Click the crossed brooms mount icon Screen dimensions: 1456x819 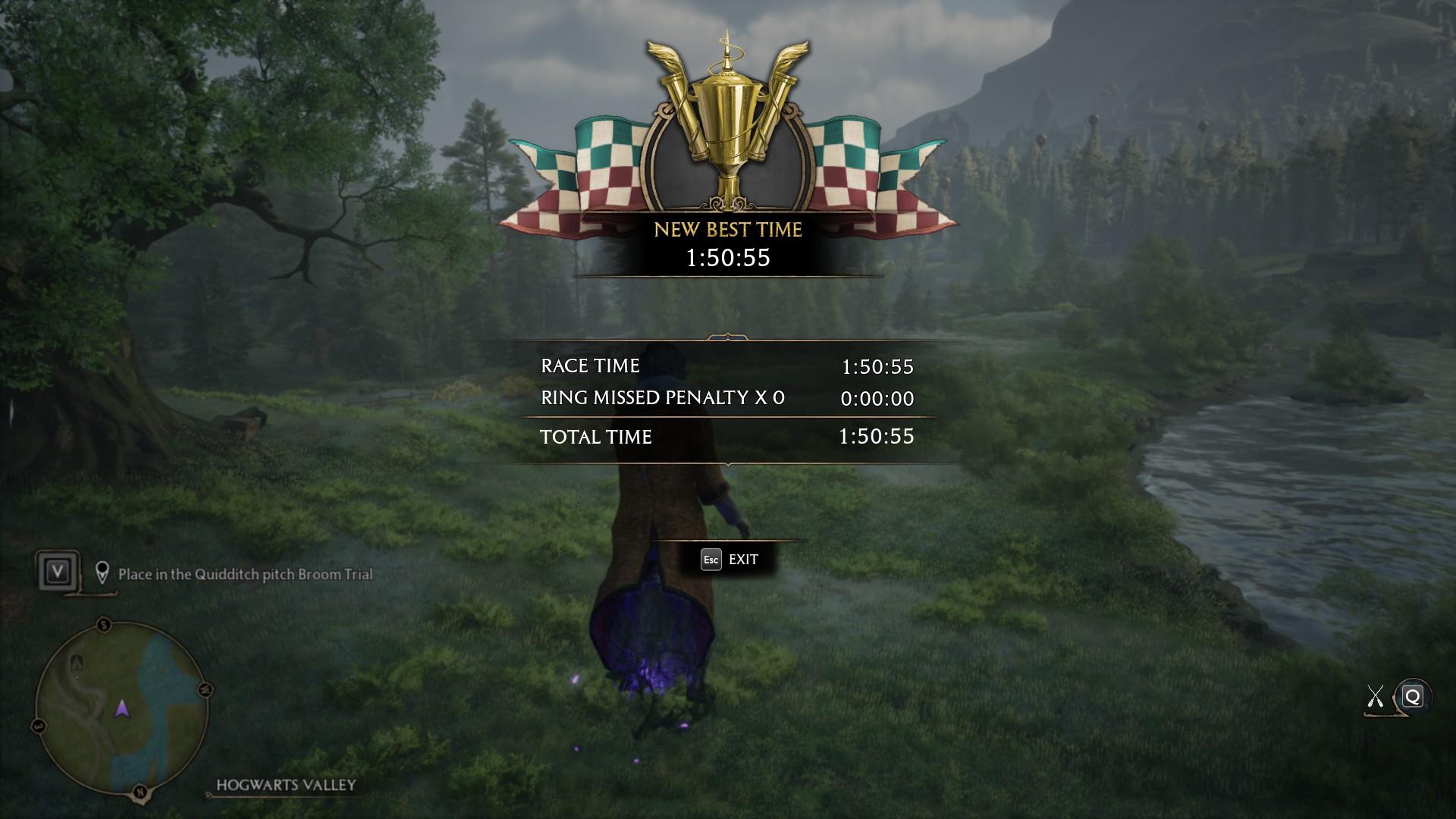[1375, 697]
